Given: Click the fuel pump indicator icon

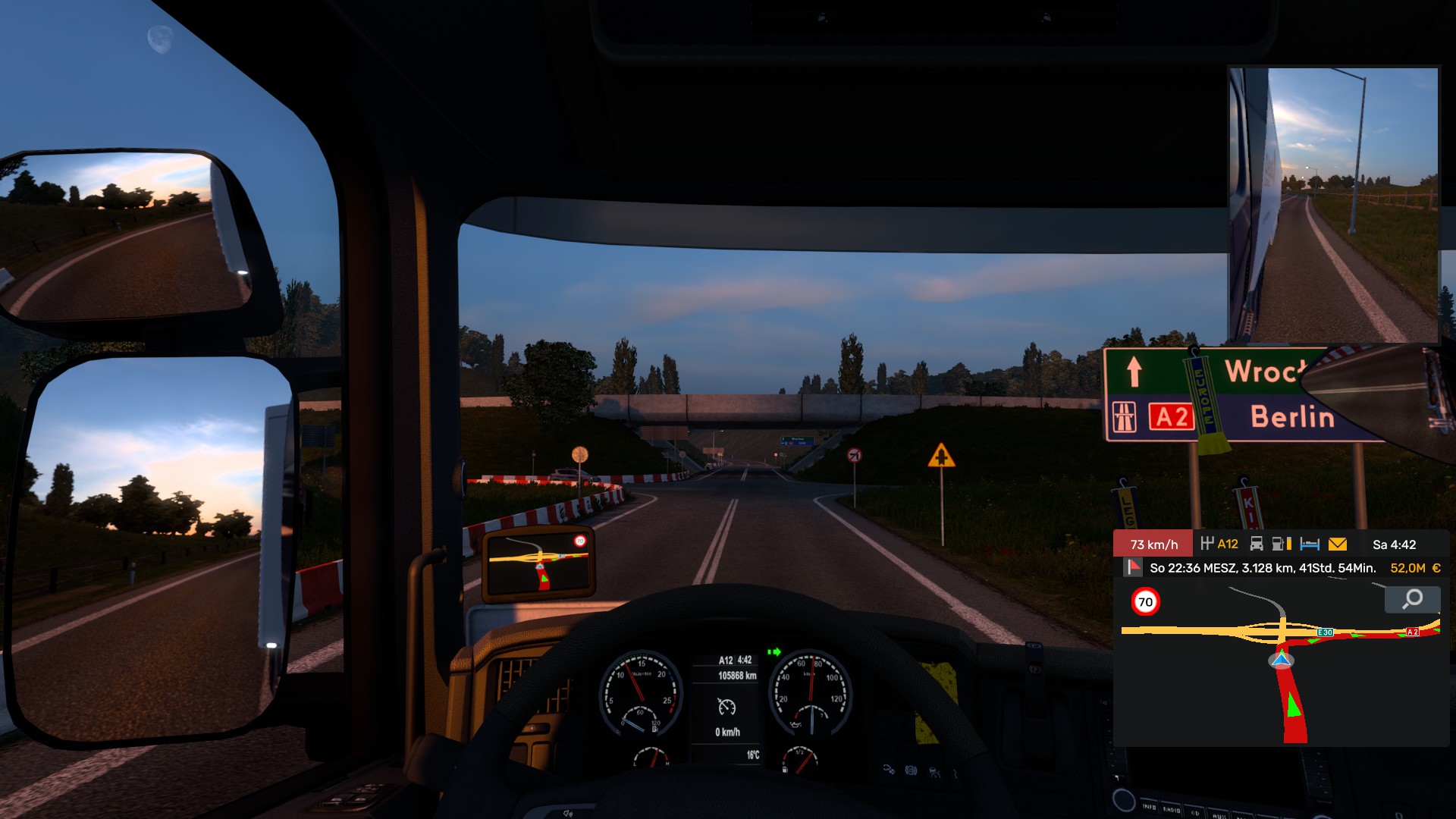Looking at the screenshot, I should click(x=1281, y=544).
